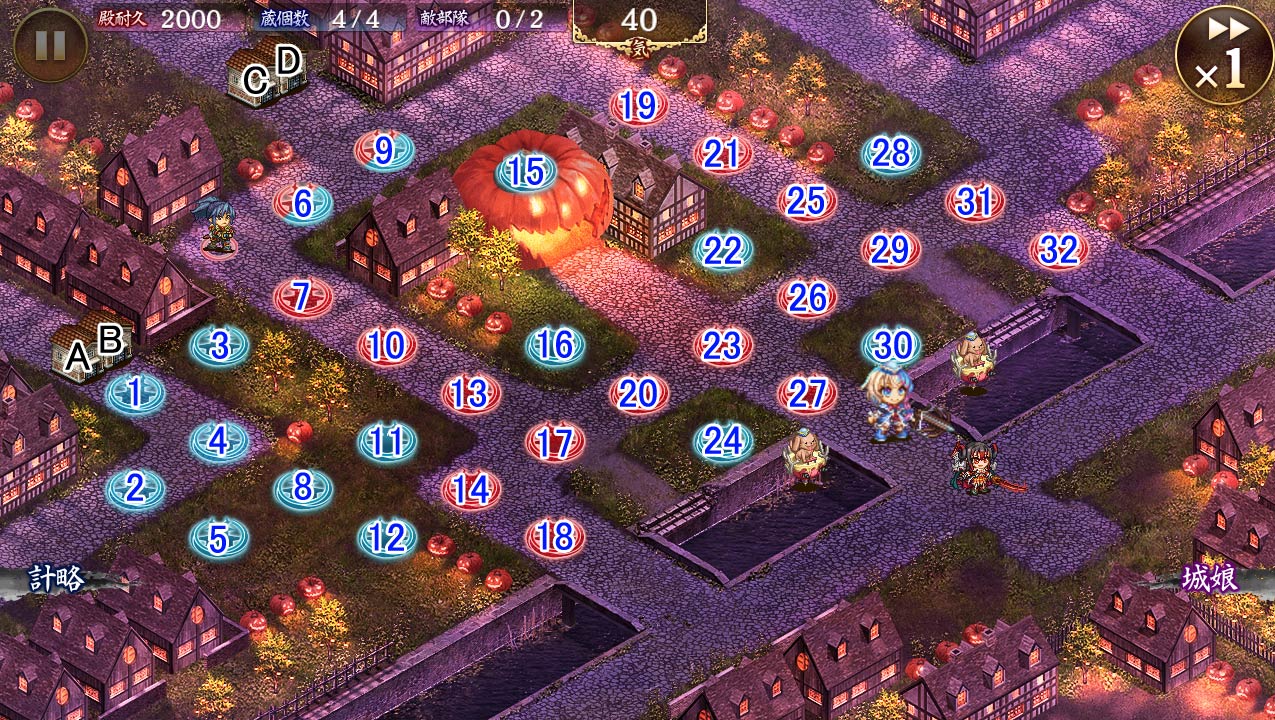The height and width of the screenshot is (720, 1275).
Task: Select red placement tile 19
Action: (638, 105)
